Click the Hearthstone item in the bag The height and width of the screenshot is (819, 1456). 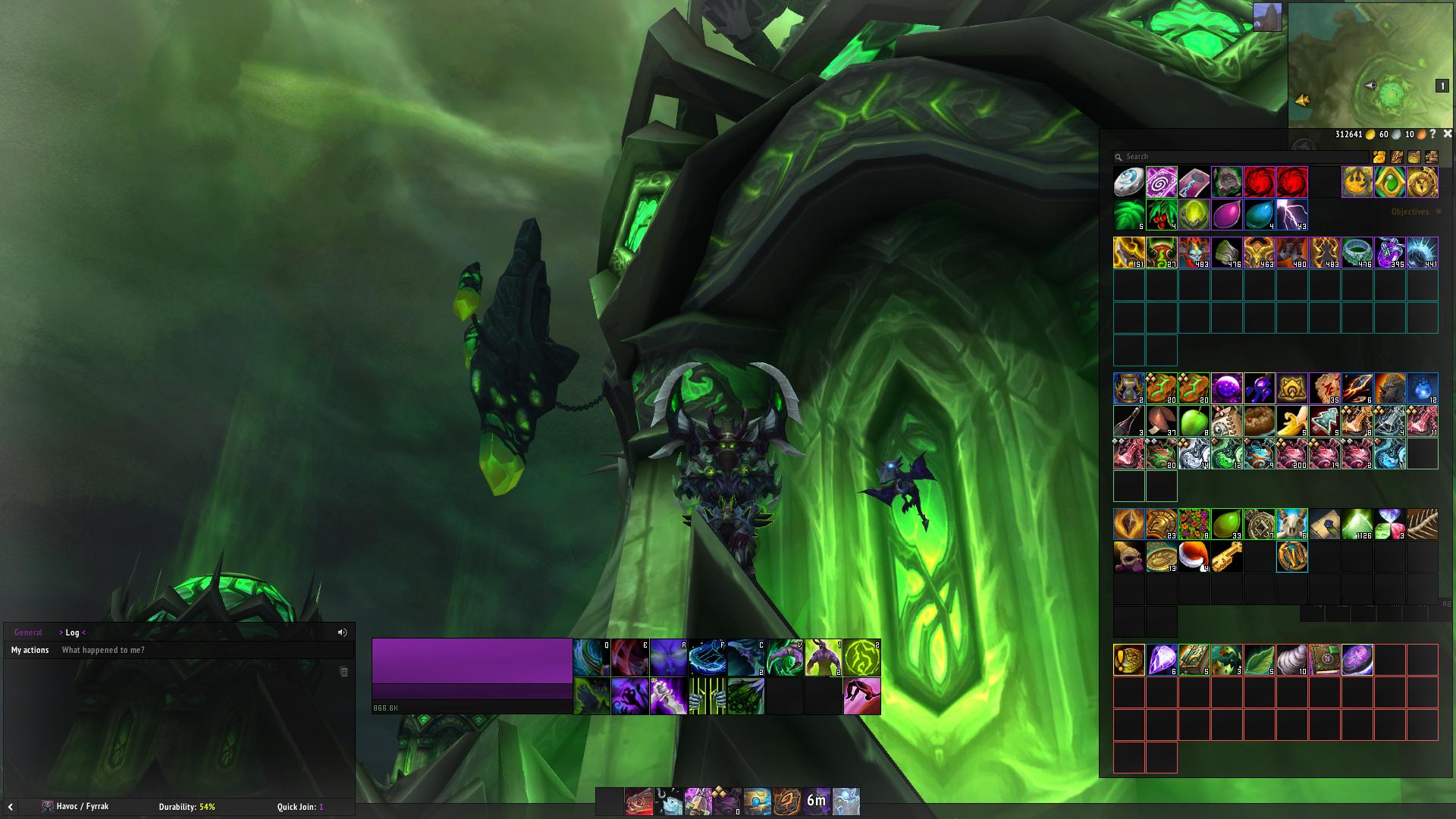click(x=1128, y=182)
